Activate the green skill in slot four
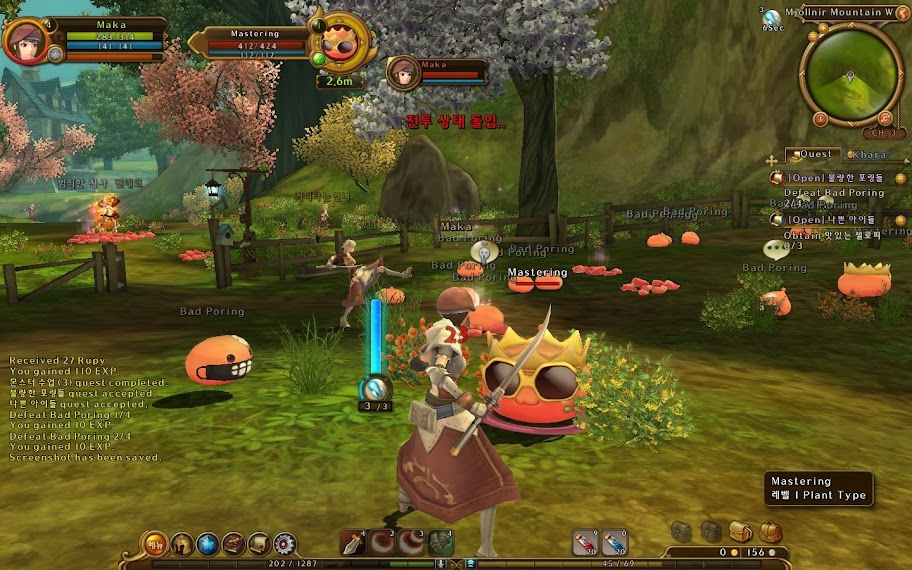The width and height of the screenshot is (912, 570). pyautogui.click(x=441, y=543)
